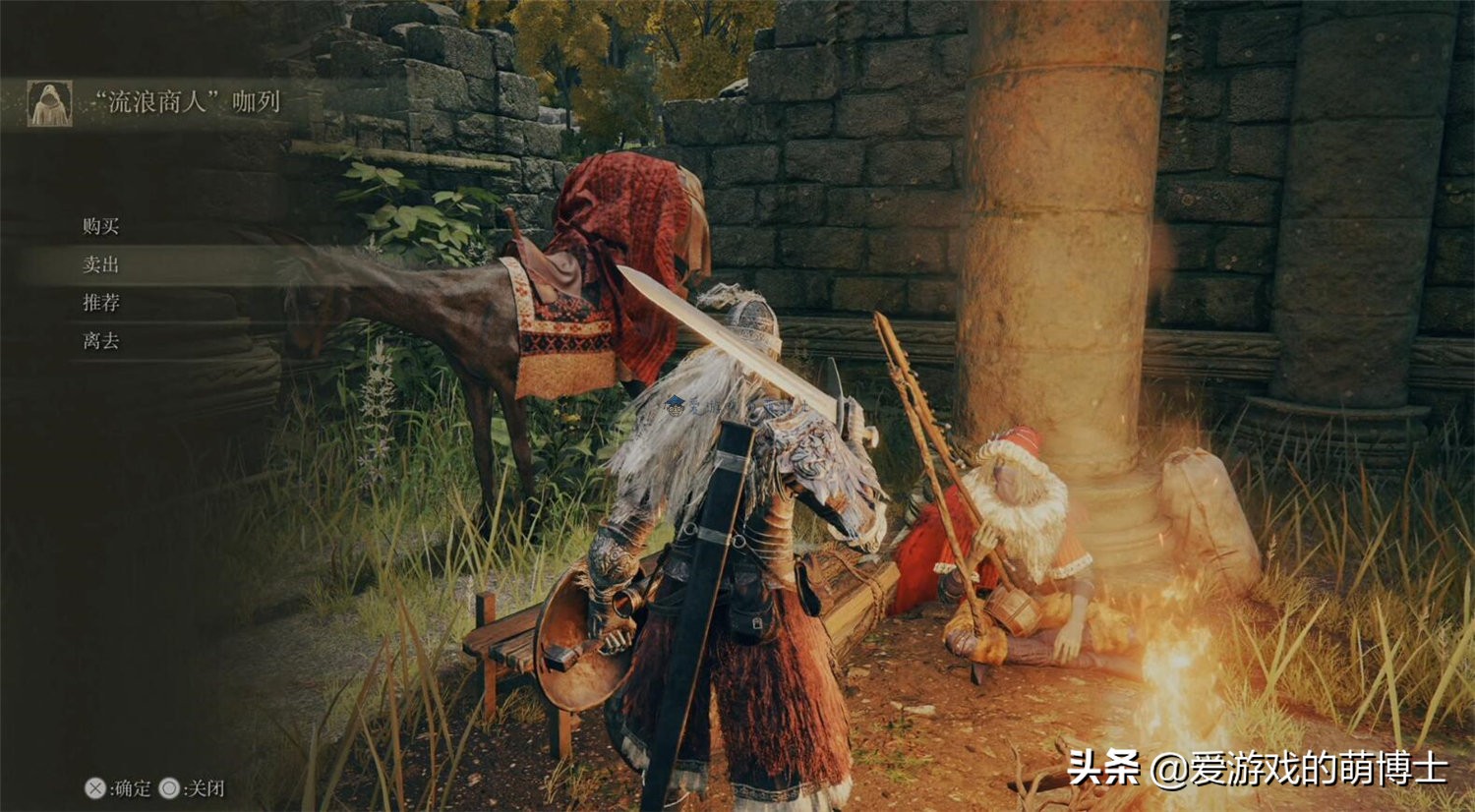Click the X confirm button glyph
1475x812 pixels.
pyautogui.click(x=94, y=788)
